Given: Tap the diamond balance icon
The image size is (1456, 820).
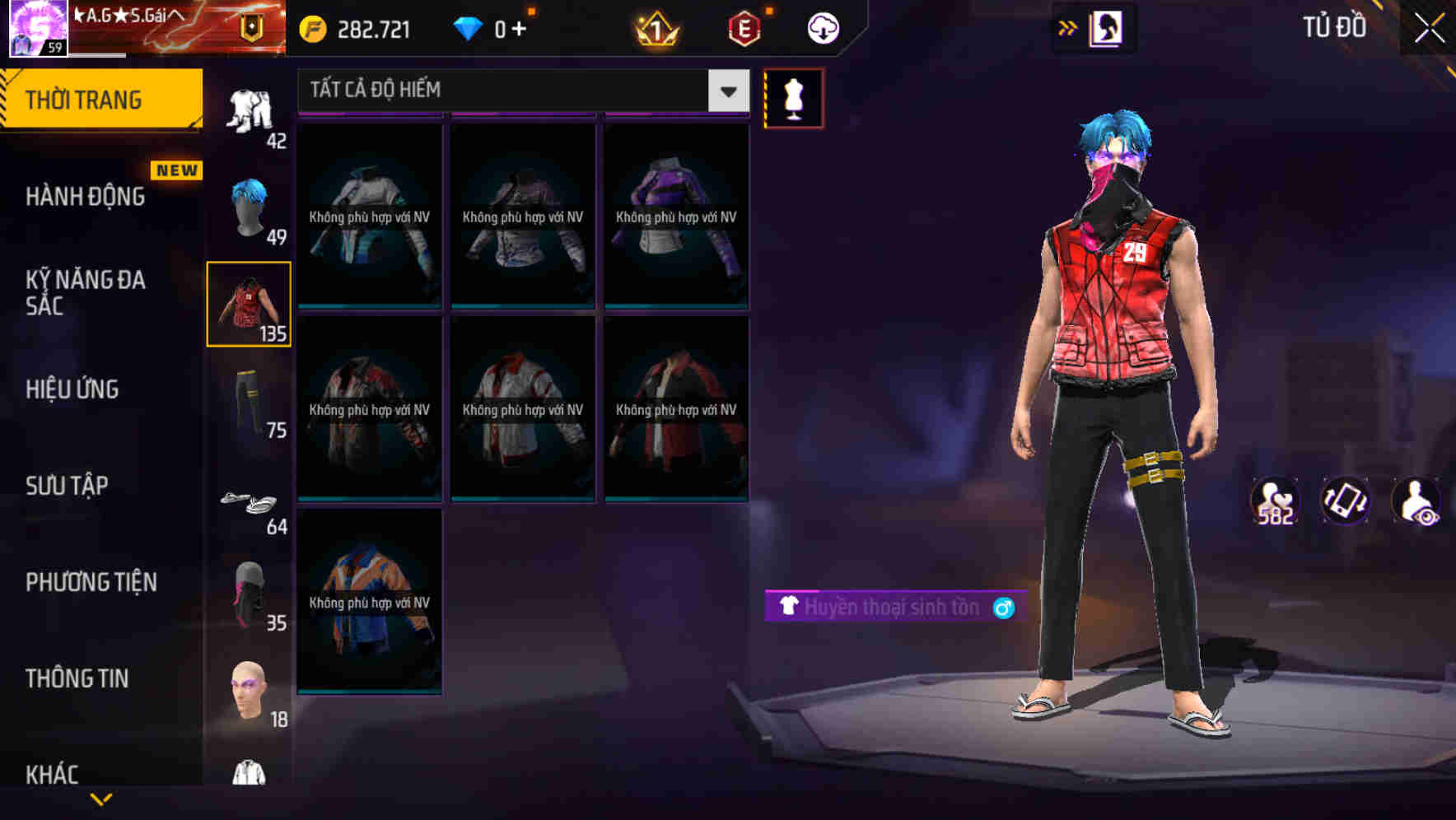Looking at the screenshot, I should click(x=467, y=27).
